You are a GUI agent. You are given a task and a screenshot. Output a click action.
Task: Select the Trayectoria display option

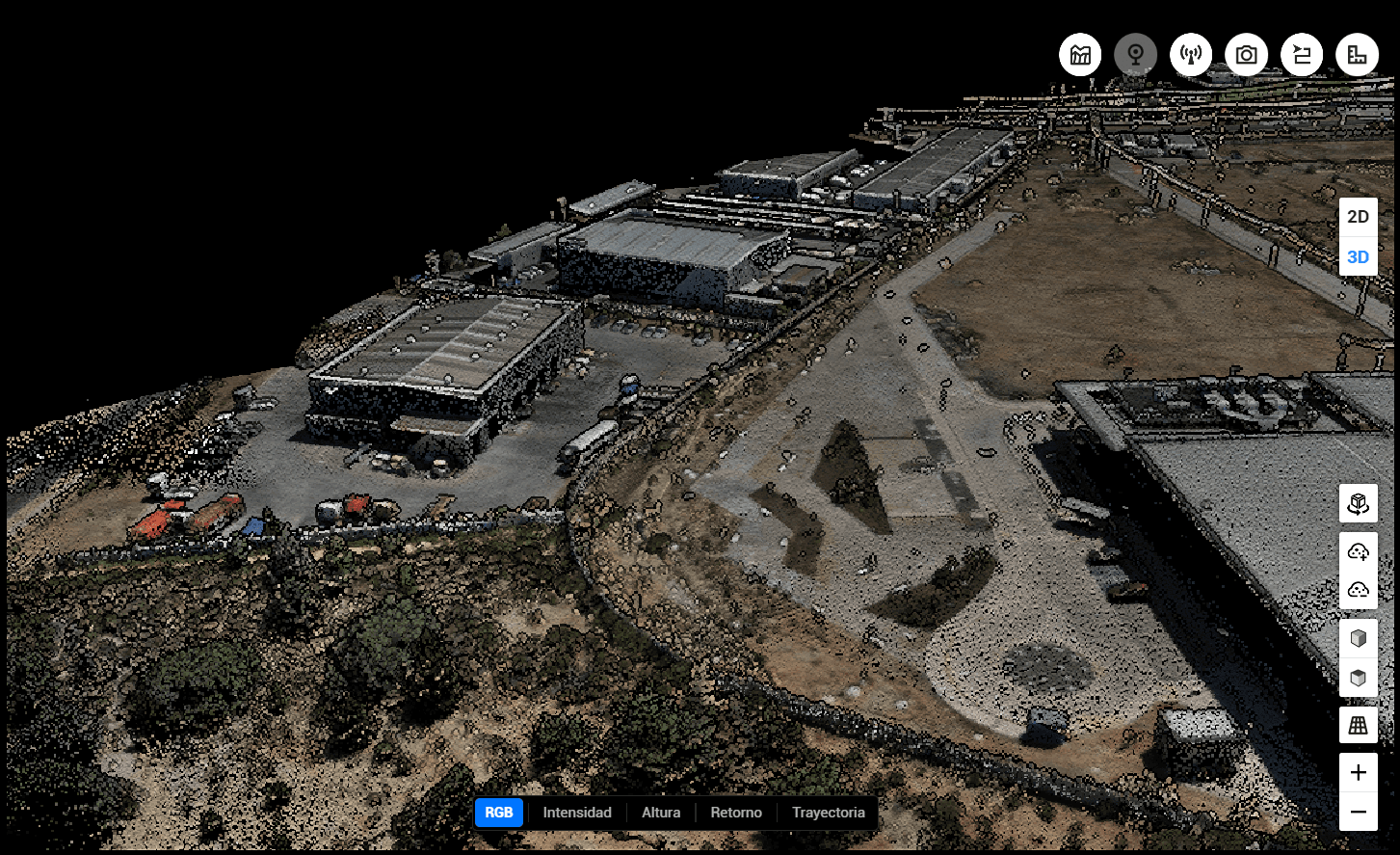click(828, 813)
